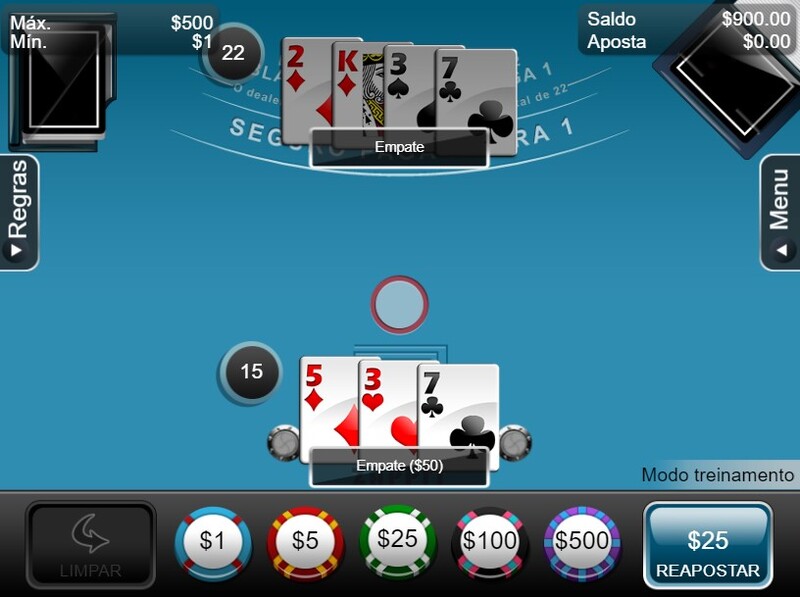Expand the Menu side tab
The width and height of the screenshot is (800, 597).
click(780, 212)
